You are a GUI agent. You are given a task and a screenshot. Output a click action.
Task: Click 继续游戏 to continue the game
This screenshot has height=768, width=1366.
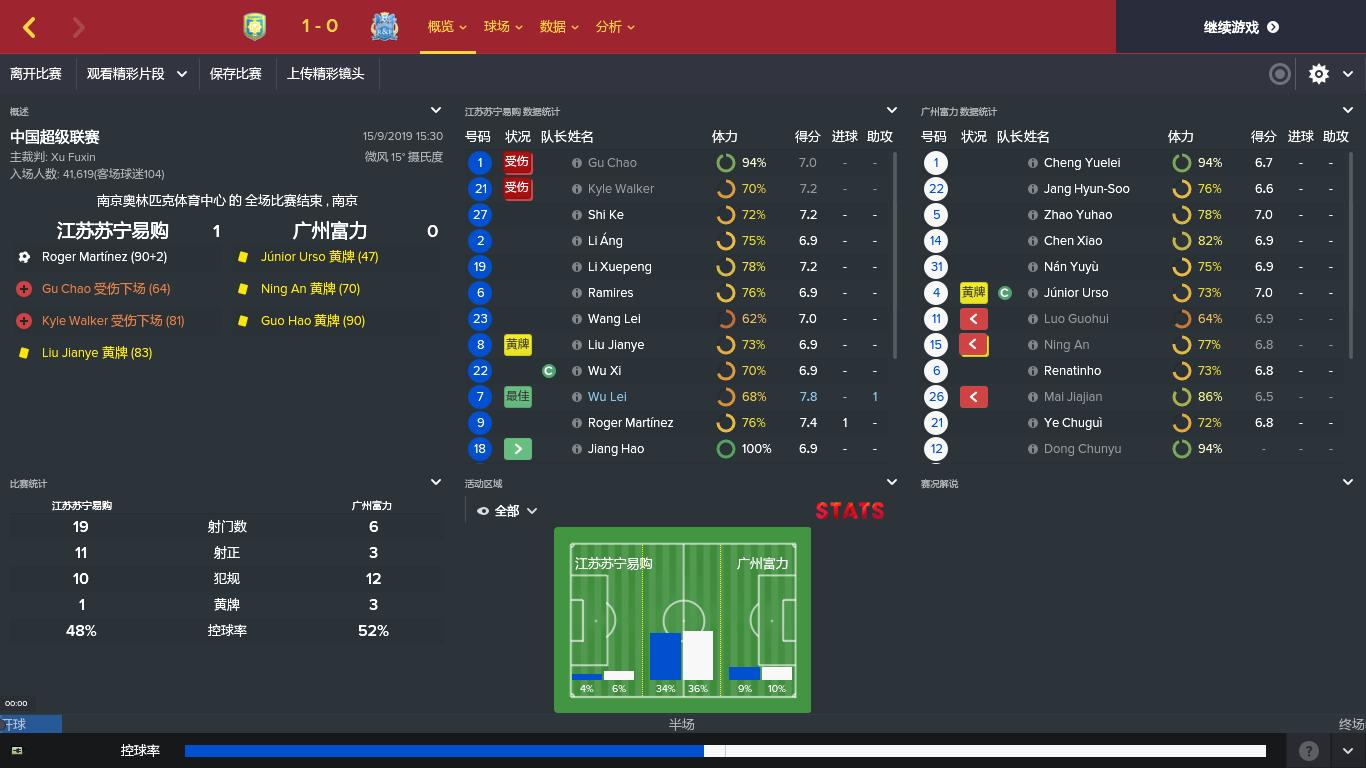click(1240, 27)
